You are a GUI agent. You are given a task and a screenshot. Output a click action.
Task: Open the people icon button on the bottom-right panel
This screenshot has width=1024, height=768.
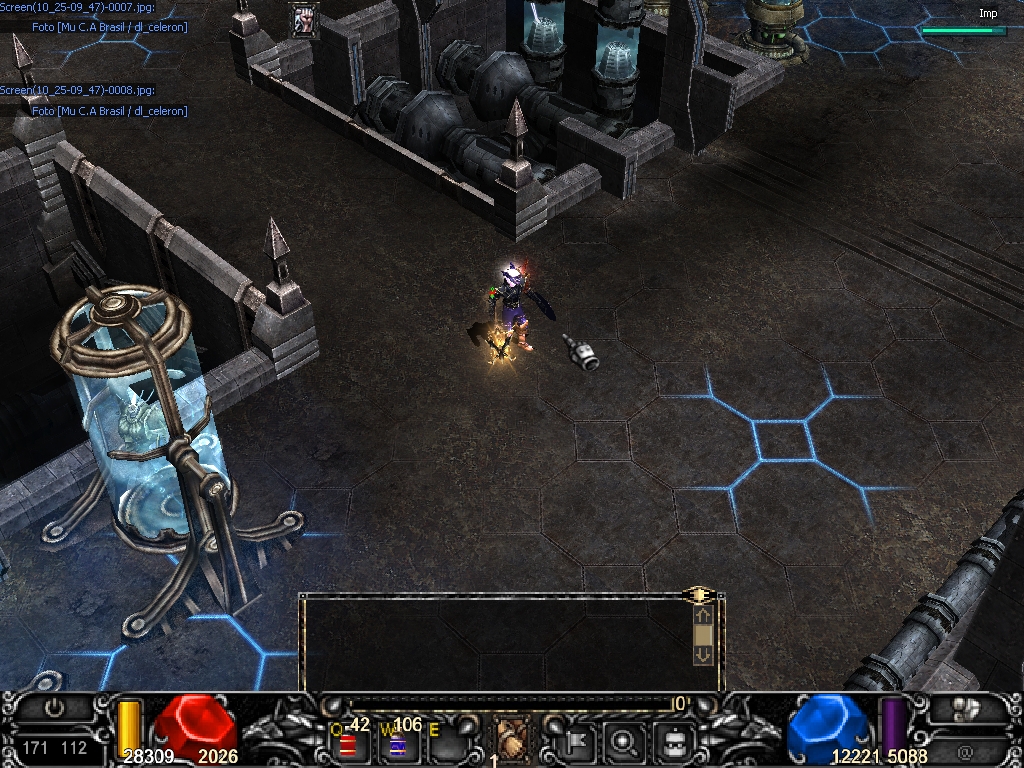tap(965, 709)
